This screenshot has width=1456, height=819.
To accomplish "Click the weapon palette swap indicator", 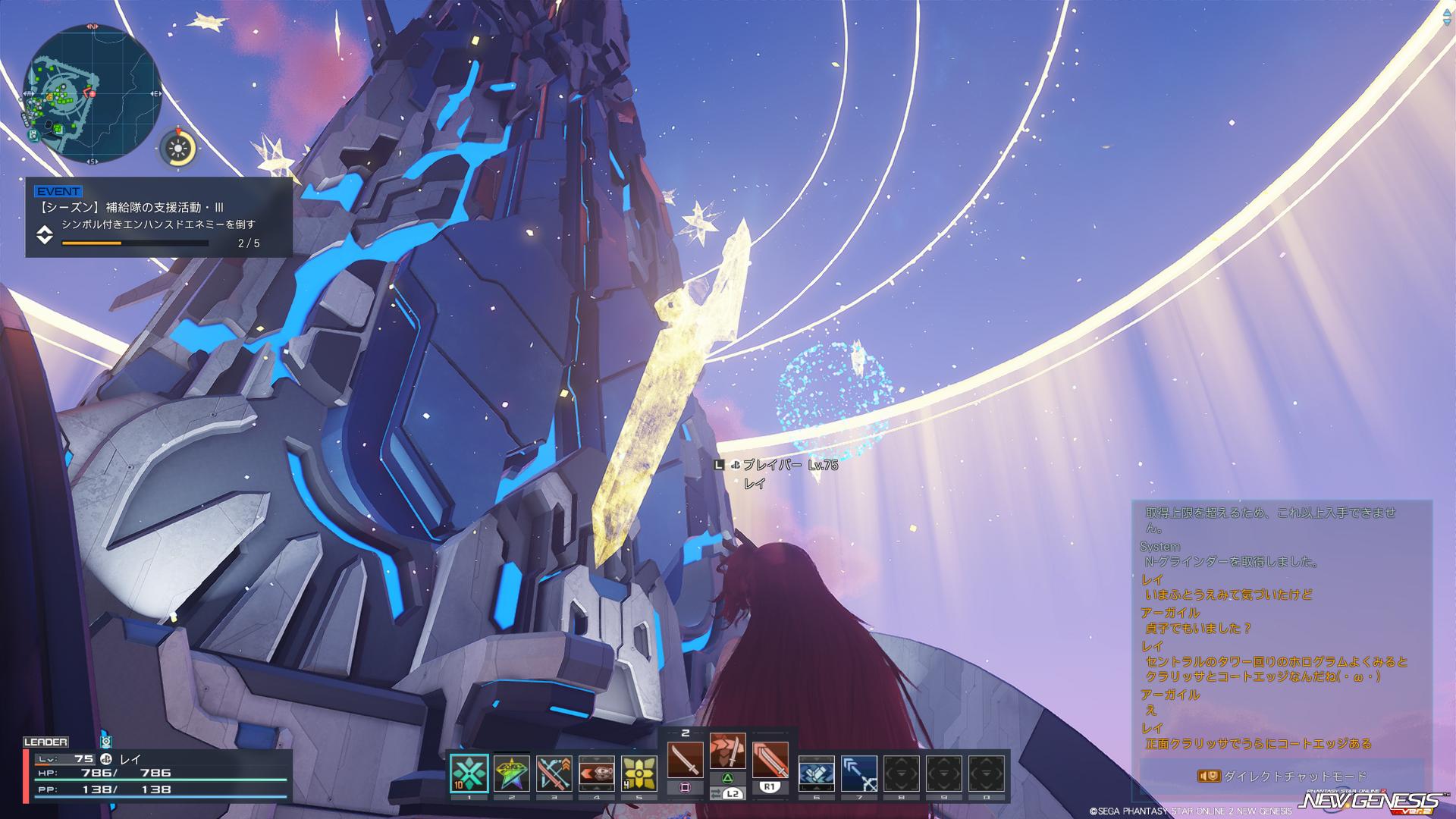I will pos(727,794).
